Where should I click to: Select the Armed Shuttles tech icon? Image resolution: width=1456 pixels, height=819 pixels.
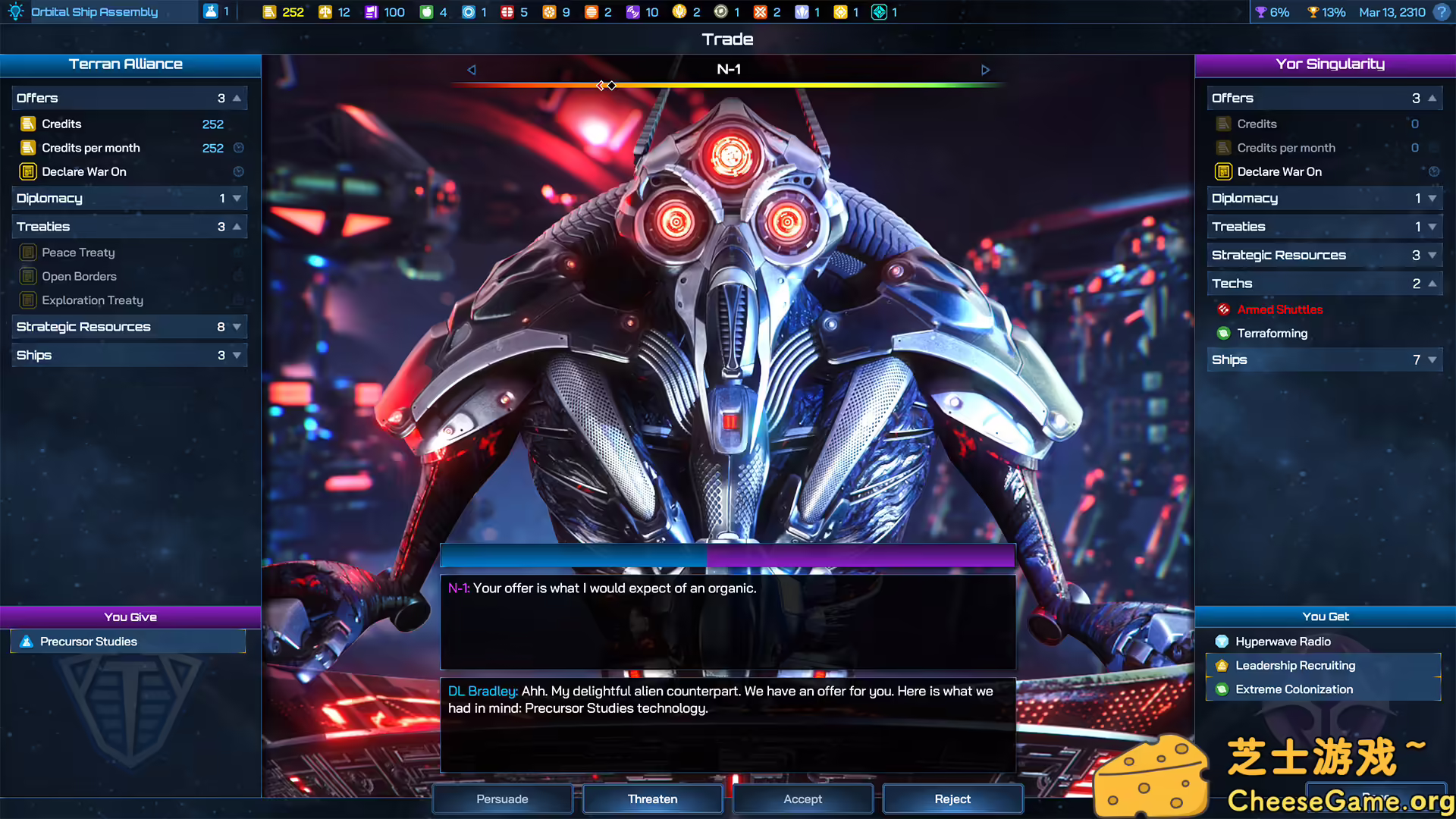pos(1223,309)
